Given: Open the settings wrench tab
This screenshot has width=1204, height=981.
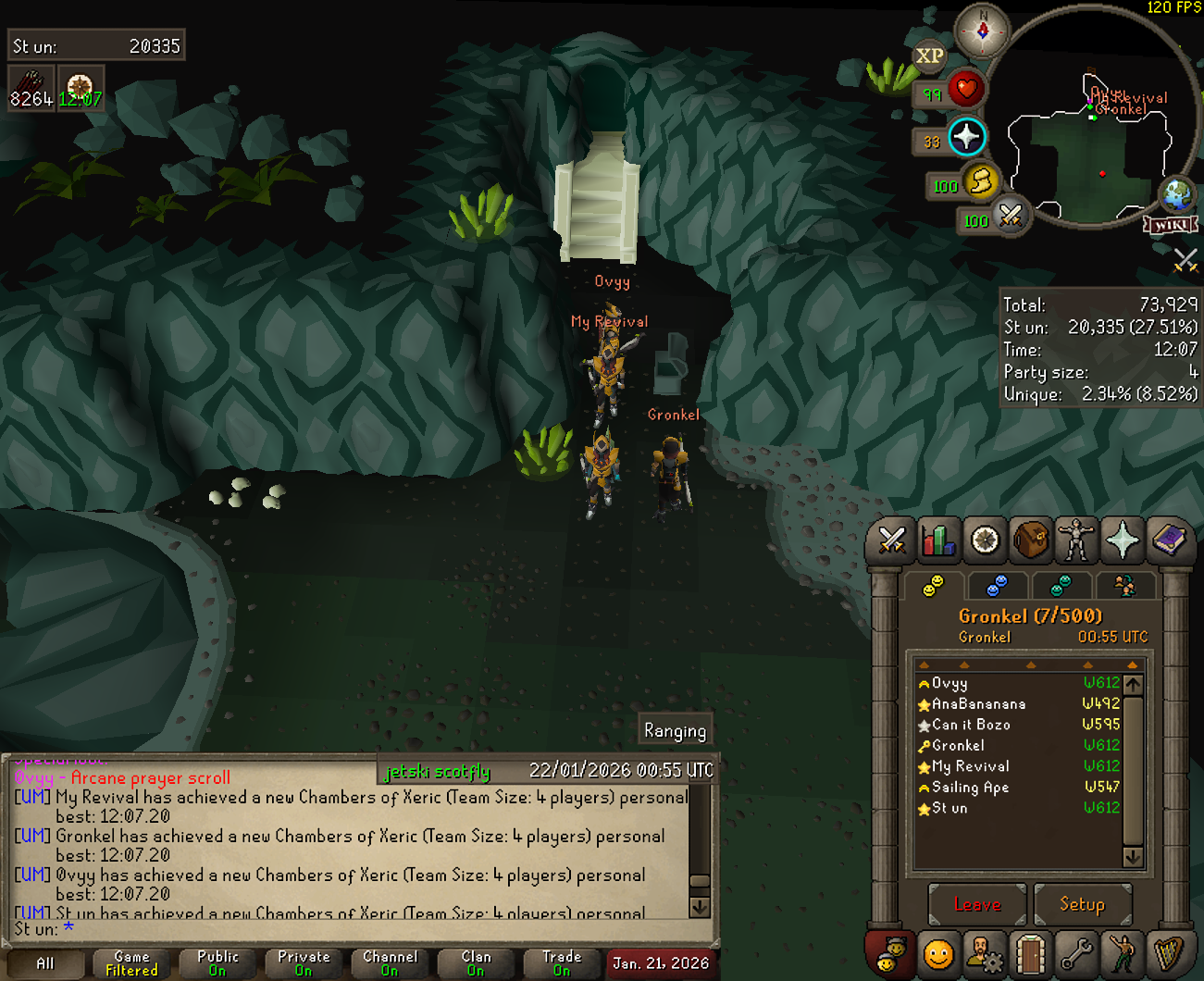Looking at the screenshot, I should pyautogui.click(x=1076, y=954).
